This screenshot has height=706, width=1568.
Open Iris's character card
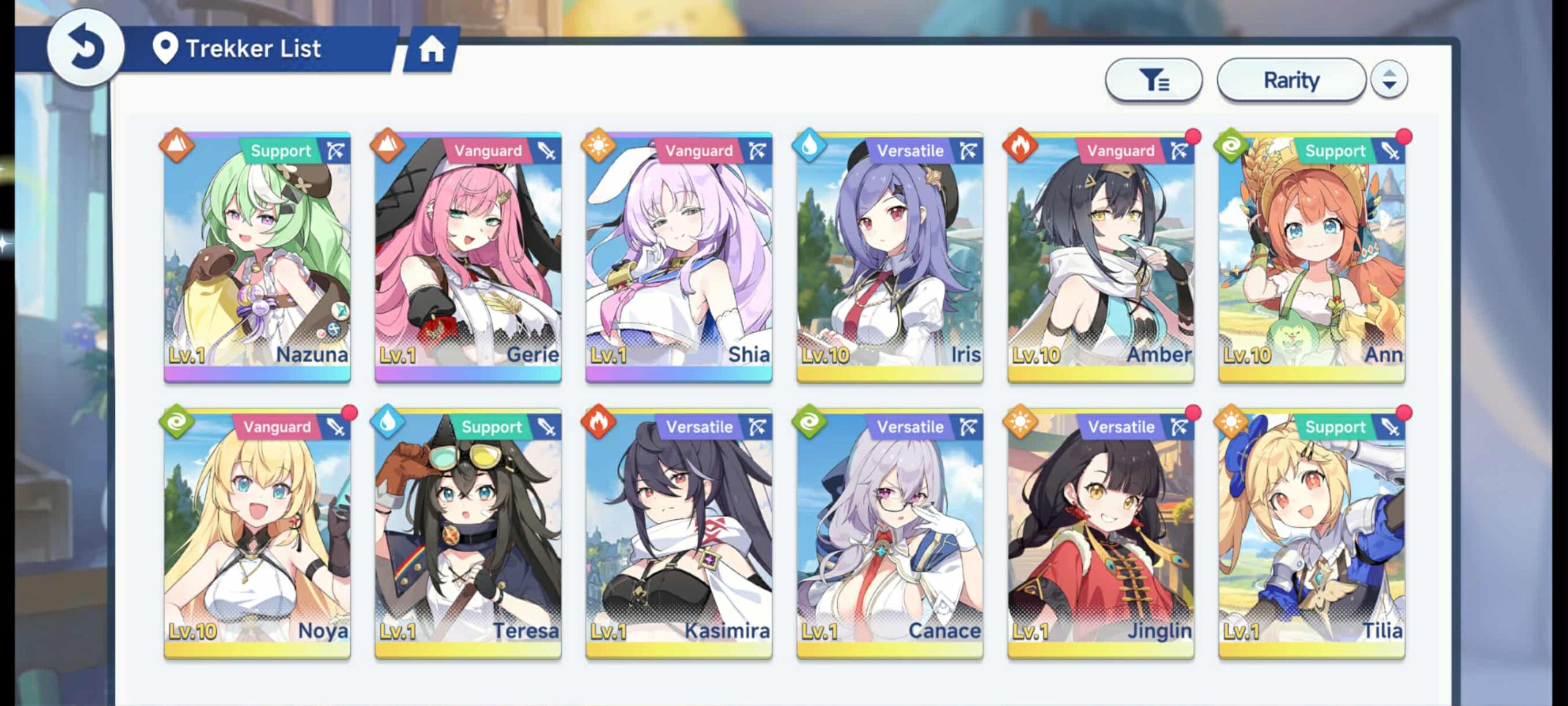[x=889, y=257]
